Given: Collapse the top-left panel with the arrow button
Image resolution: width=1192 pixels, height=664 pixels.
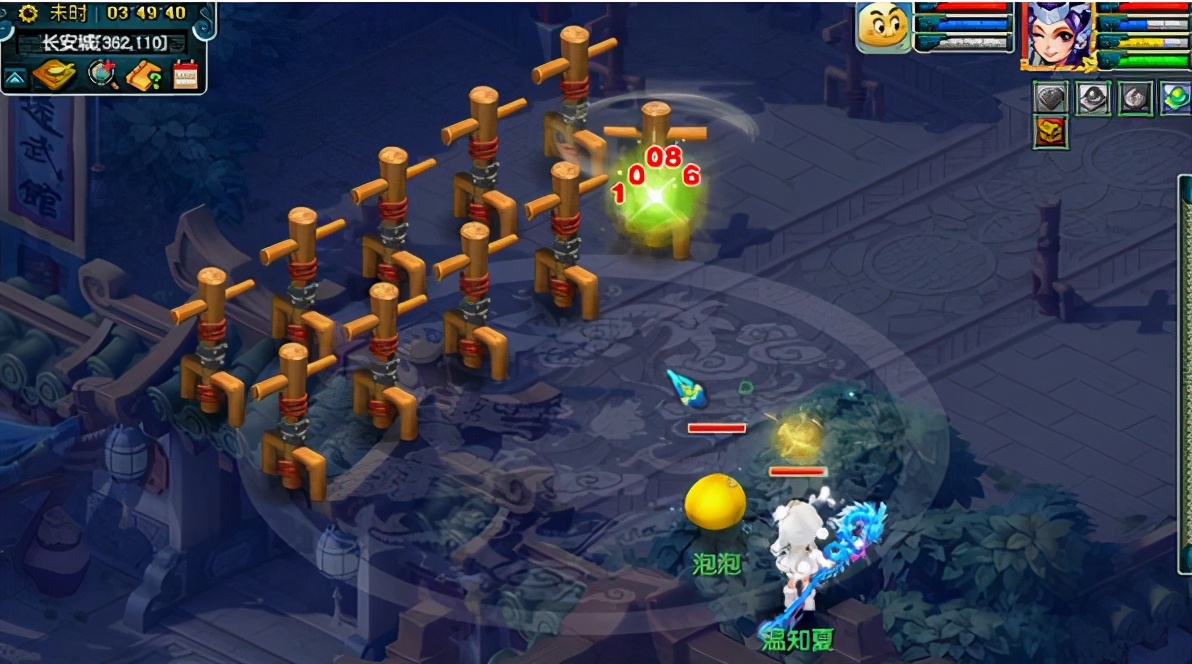Looking at the screenshot, I should pyautogui.click(x=17, y=77).
